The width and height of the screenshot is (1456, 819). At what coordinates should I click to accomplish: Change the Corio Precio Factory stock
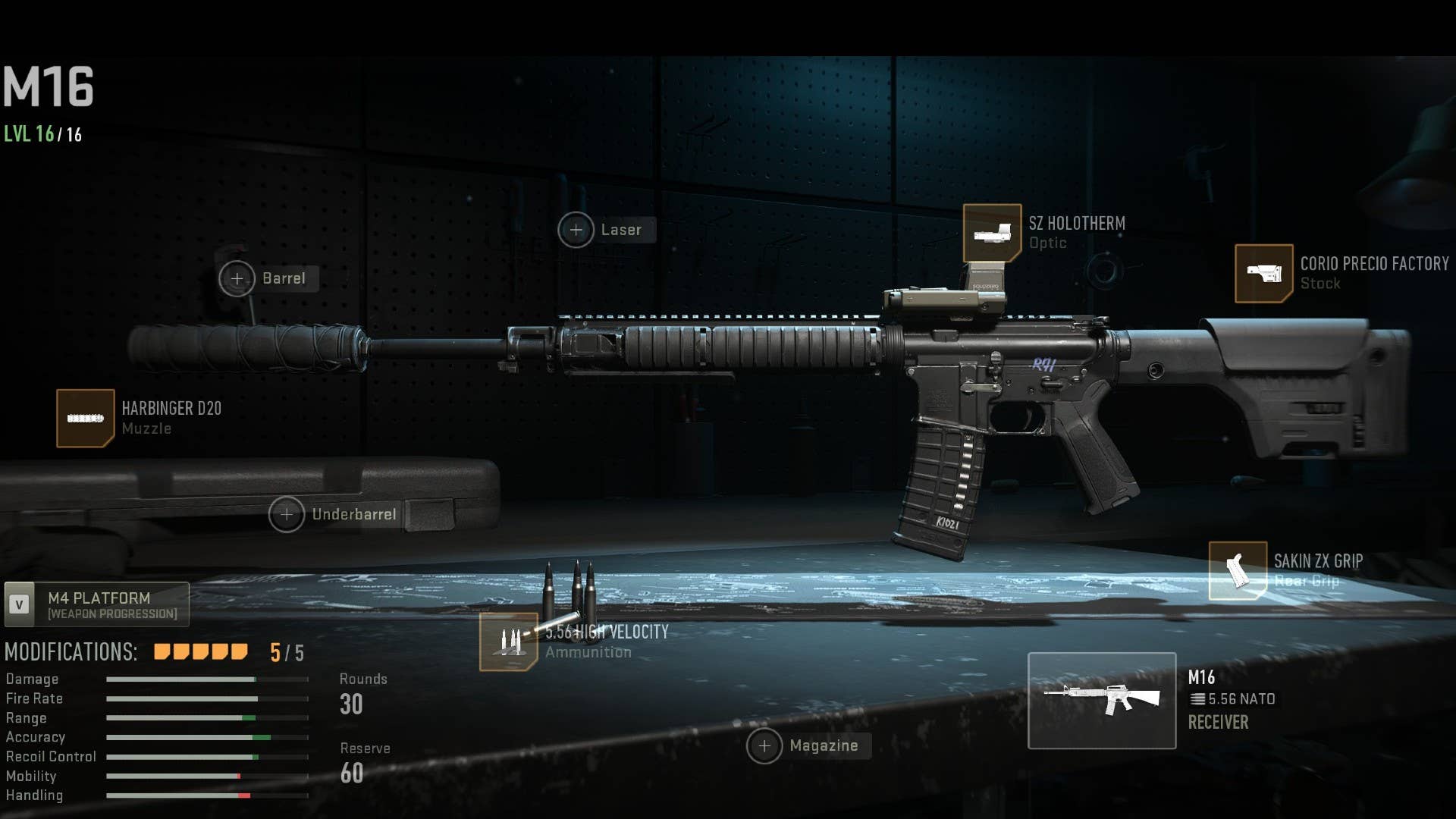(x=1263, y=273)
